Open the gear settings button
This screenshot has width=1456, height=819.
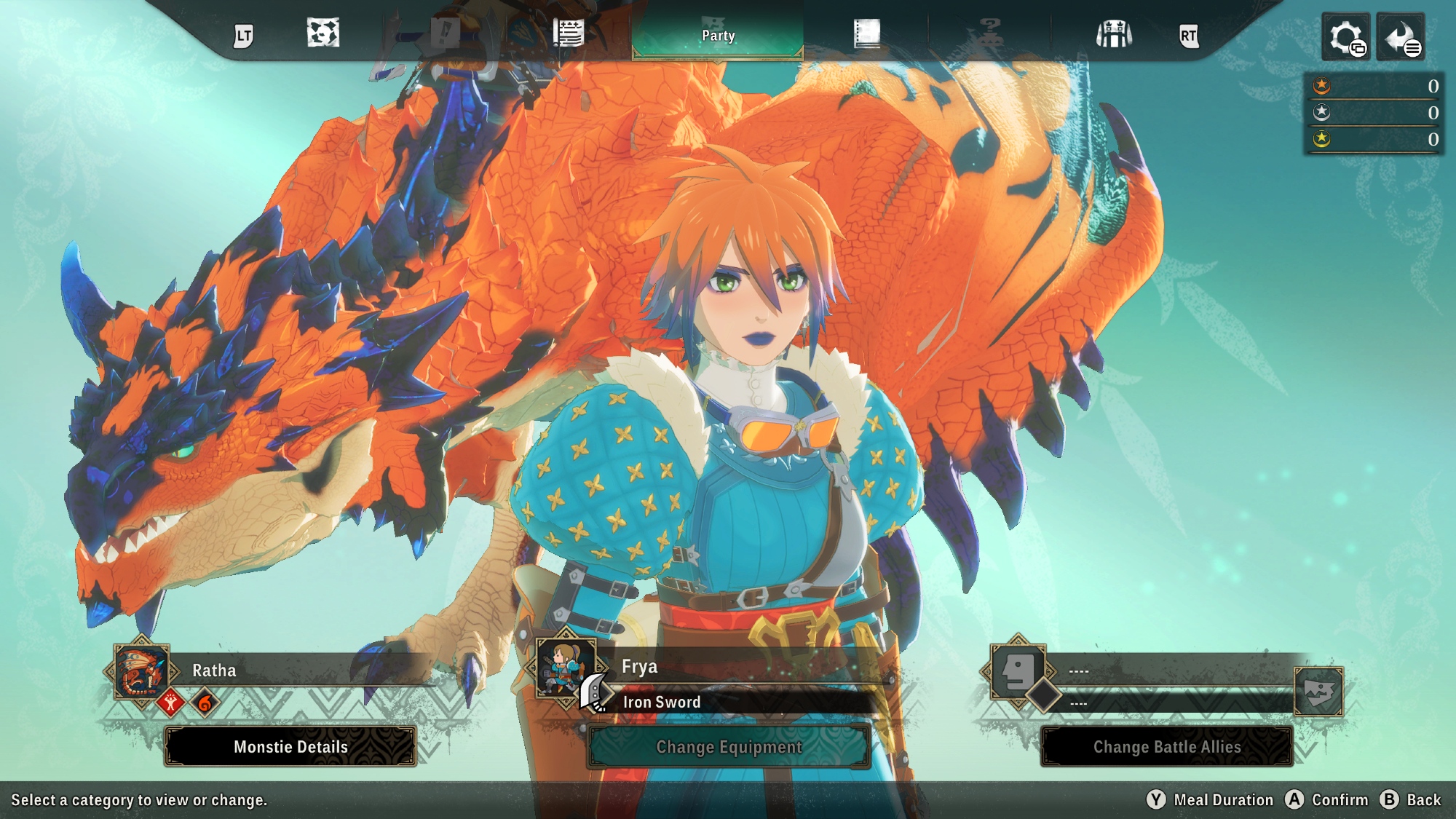click(1345, 36)
